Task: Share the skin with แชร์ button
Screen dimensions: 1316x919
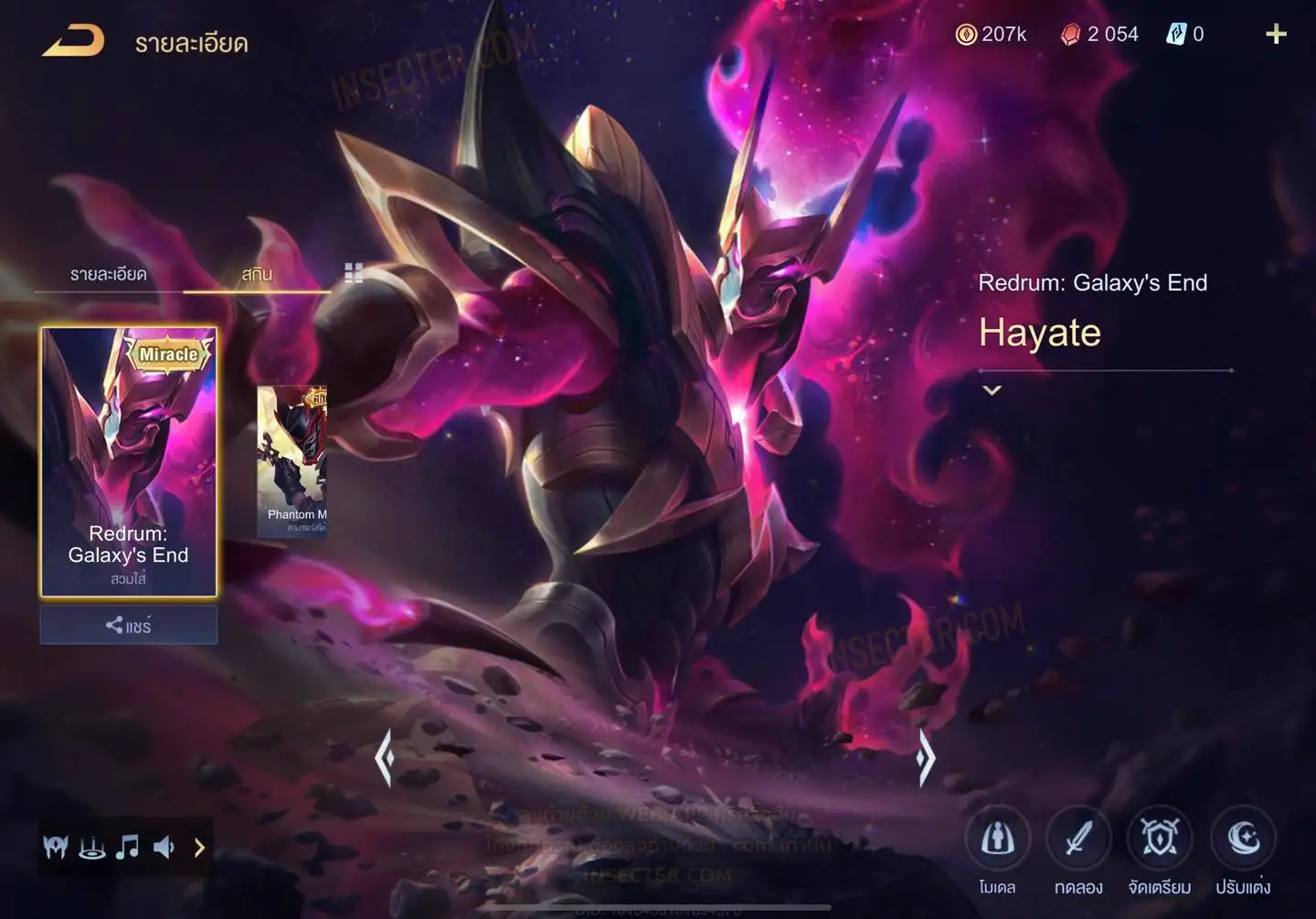Action: pos(128,626)
